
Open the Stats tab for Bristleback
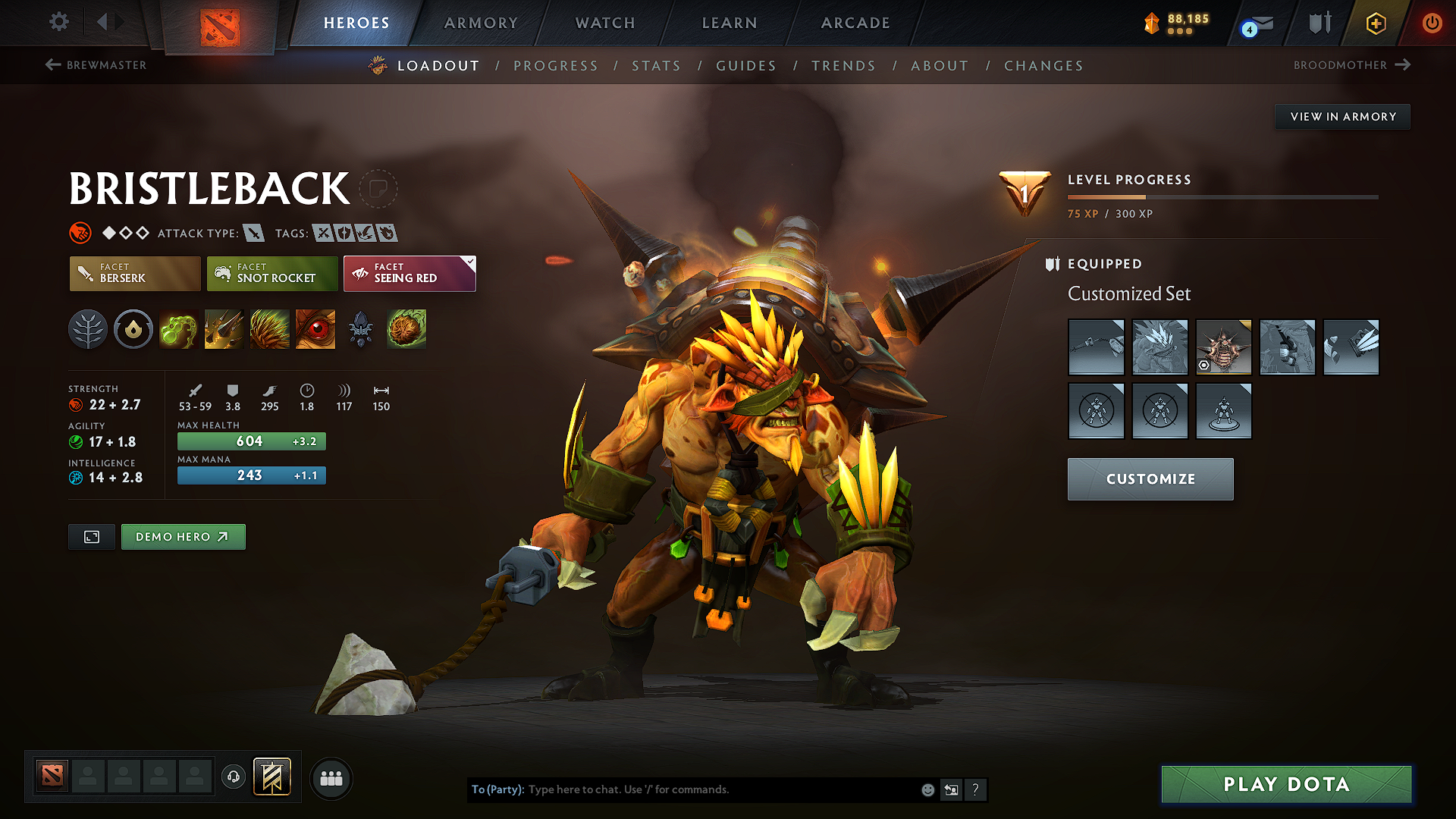coord(656,66)
